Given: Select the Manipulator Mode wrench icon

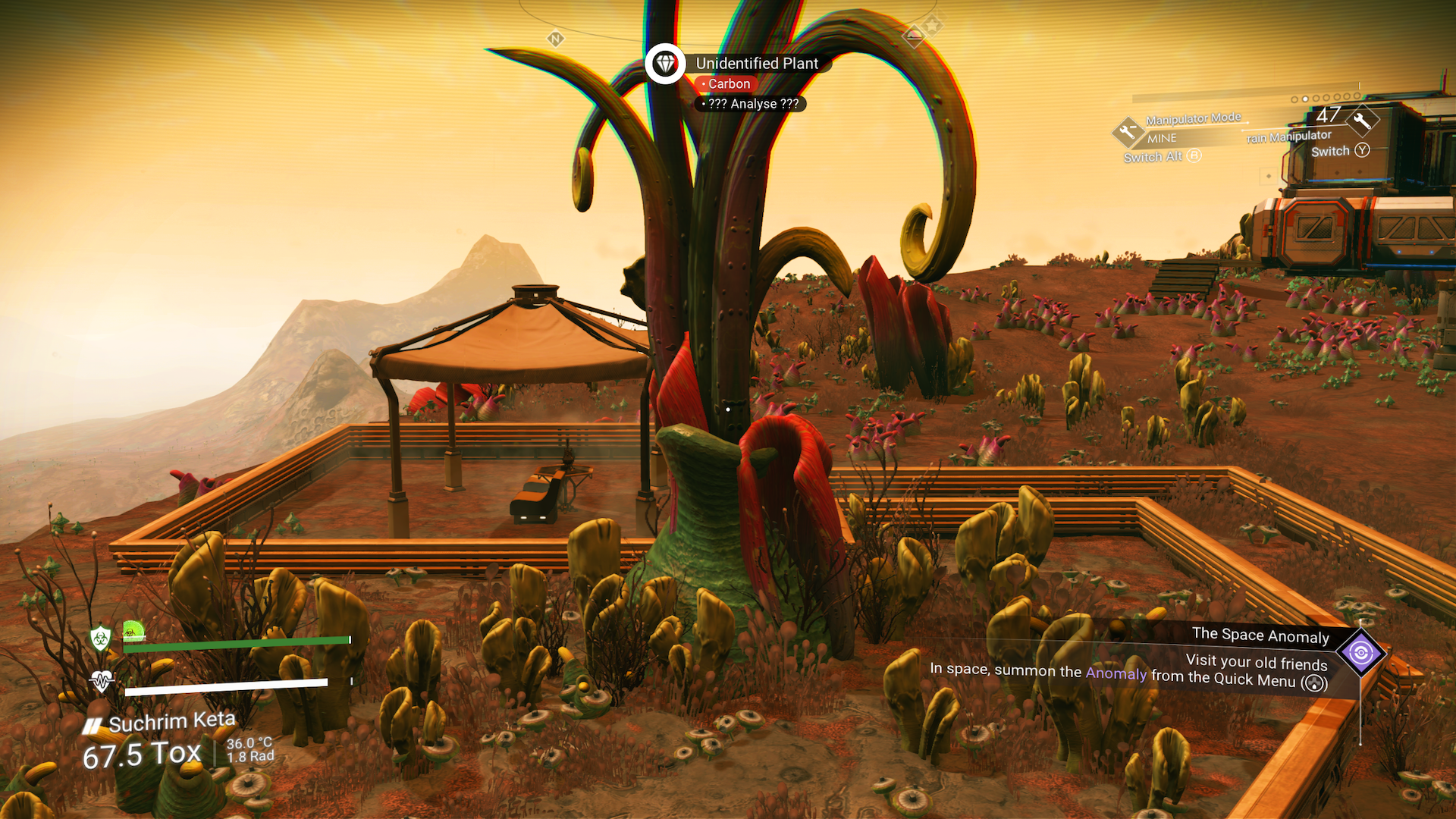Looking at the screenshot, I should 1127,130.
